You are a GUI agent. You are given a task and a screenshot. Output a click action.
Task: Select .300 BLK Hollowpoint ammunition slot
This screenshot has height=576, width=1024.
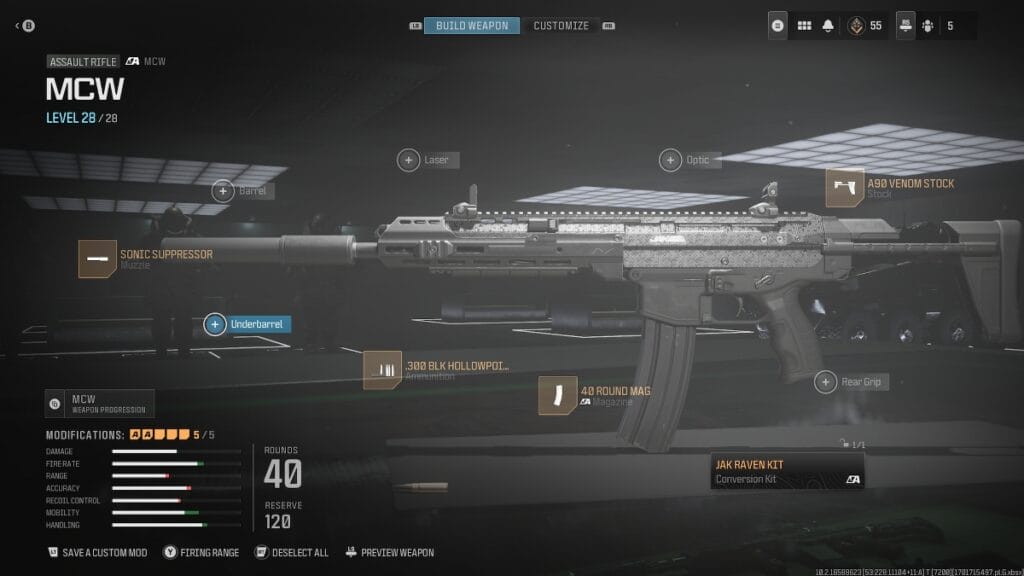coord(382,370)
